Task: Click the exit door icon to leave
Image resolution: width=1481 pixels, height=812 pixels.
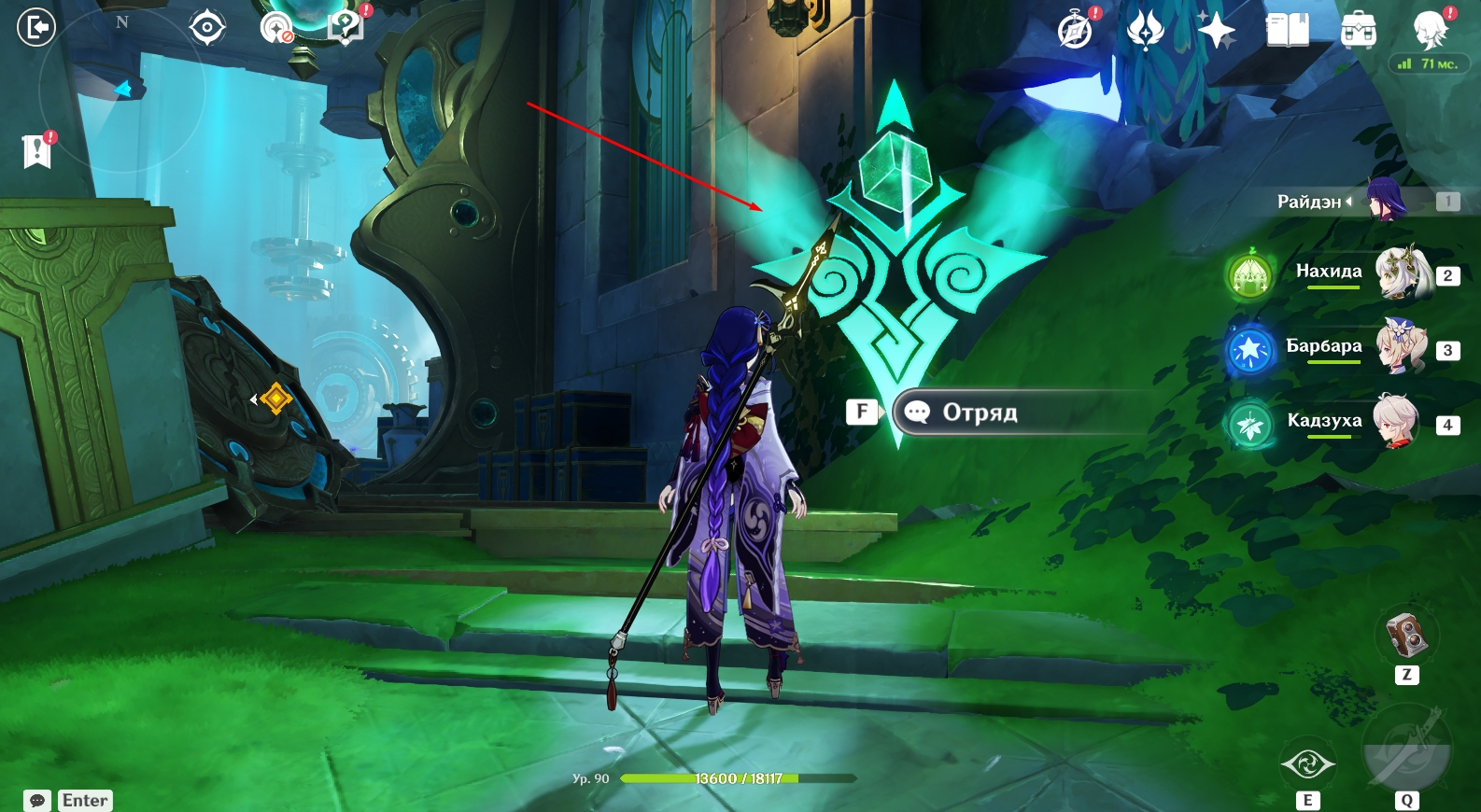Action: 36,27
